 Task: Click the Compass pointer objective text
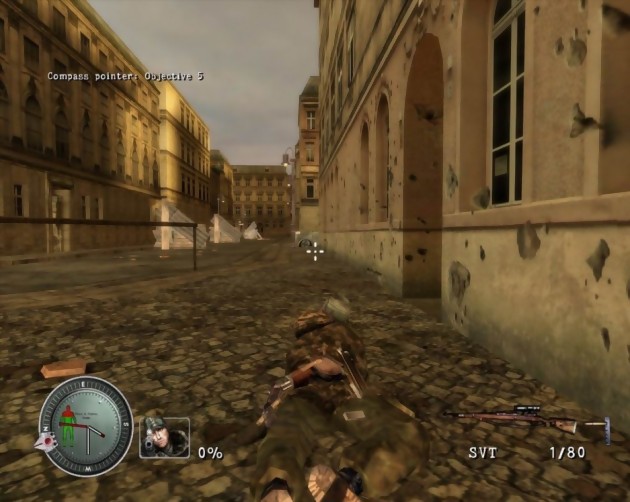pos(125,76)
